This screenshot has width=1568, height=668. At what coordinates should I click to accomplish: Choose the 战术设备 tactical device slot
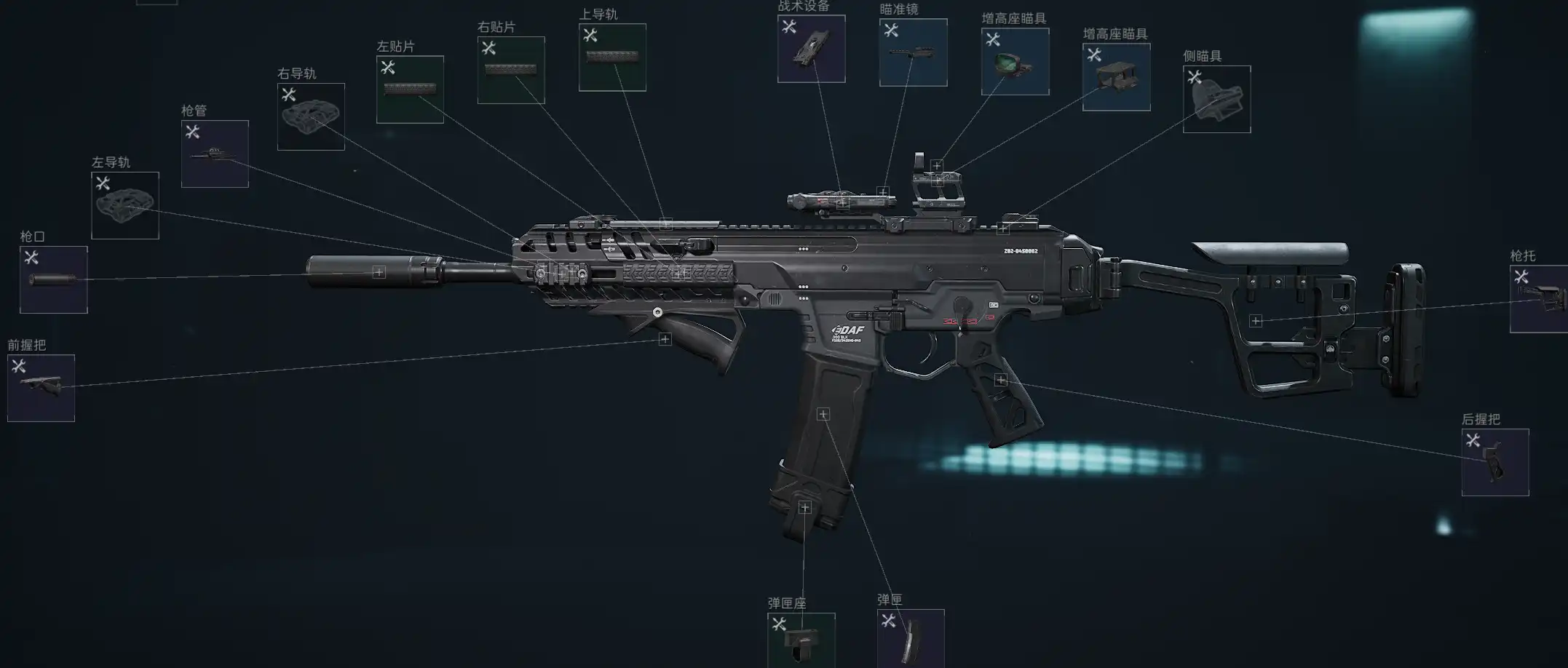point(811,49)
